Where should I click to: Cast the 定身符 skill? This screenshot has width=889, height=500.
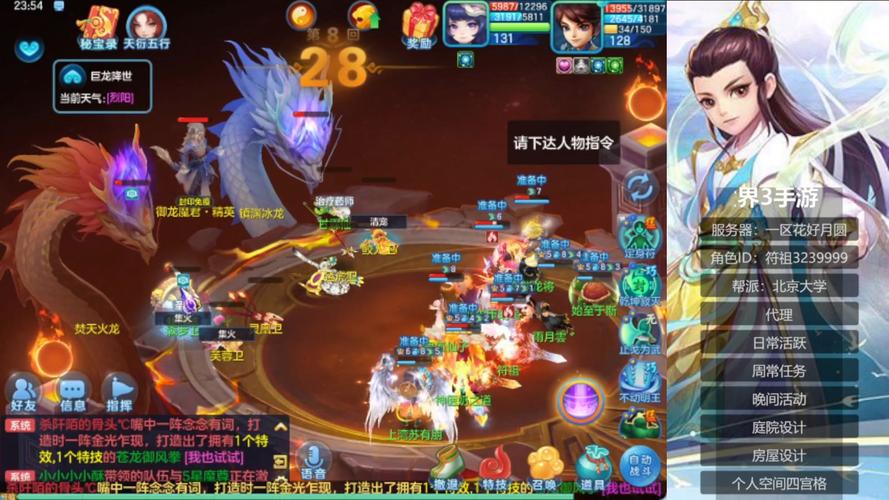point(640,236)
